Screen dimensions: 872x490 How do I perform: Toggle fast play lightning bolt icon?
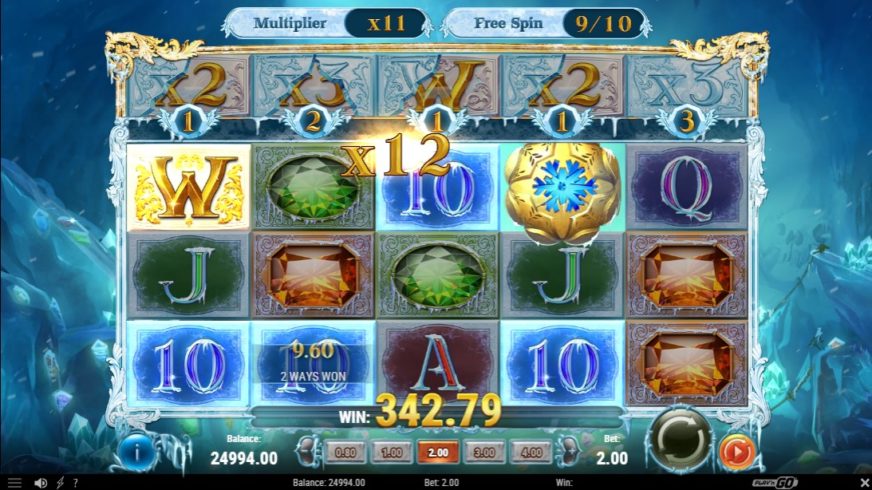59,483
